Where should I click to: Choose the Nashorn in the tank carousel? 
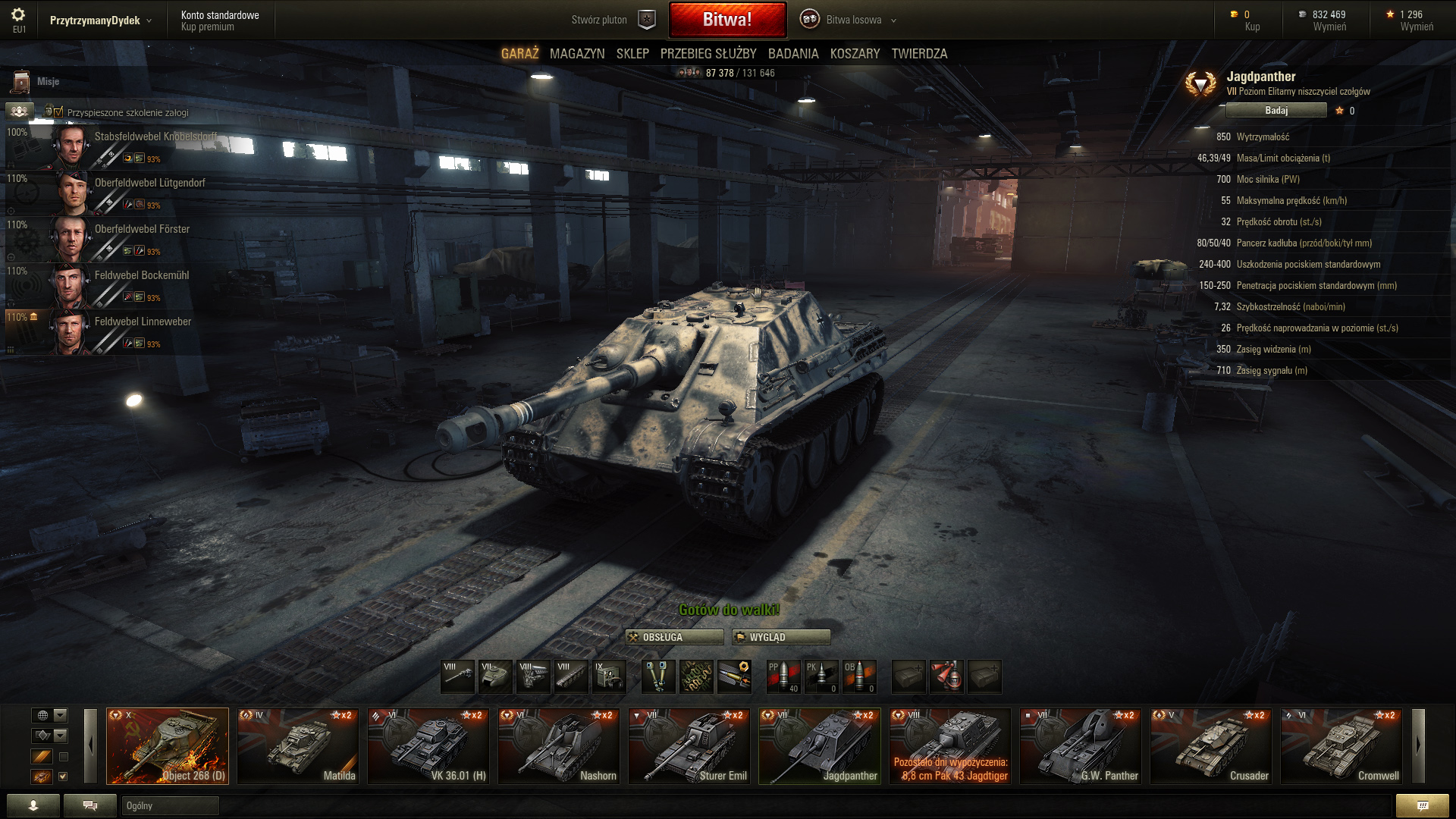[x=559, y=745]
